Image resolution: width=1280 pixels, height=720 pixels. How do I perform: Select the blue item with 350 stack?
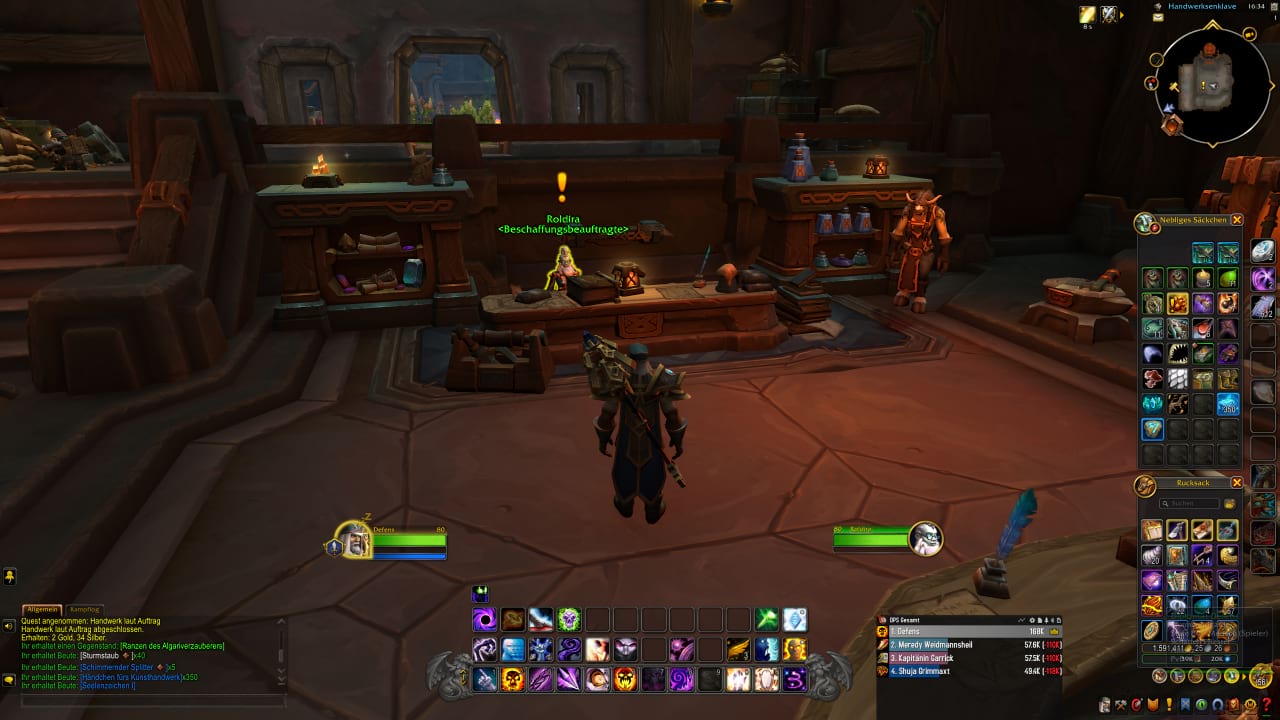pos(1228,404)
